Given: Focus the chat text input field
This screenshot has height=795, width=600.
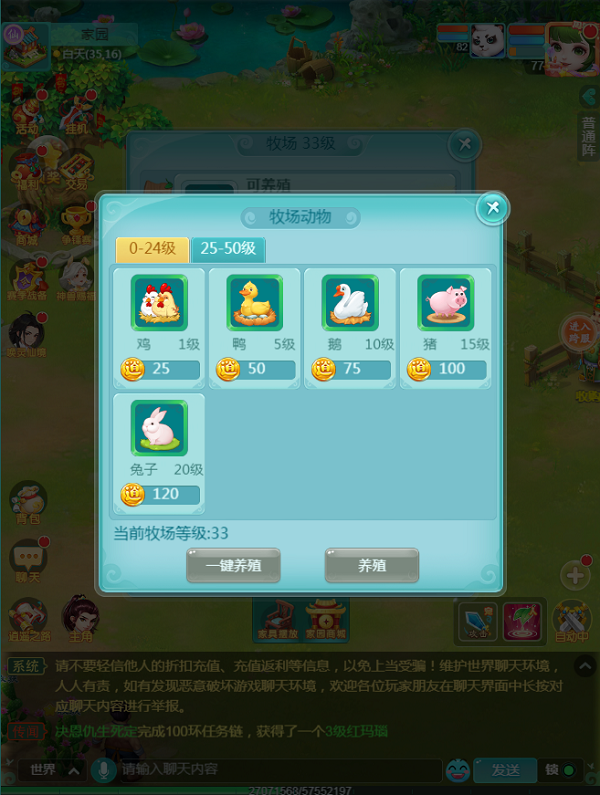Looking at the screenshot, I should [x=270, y=770].
